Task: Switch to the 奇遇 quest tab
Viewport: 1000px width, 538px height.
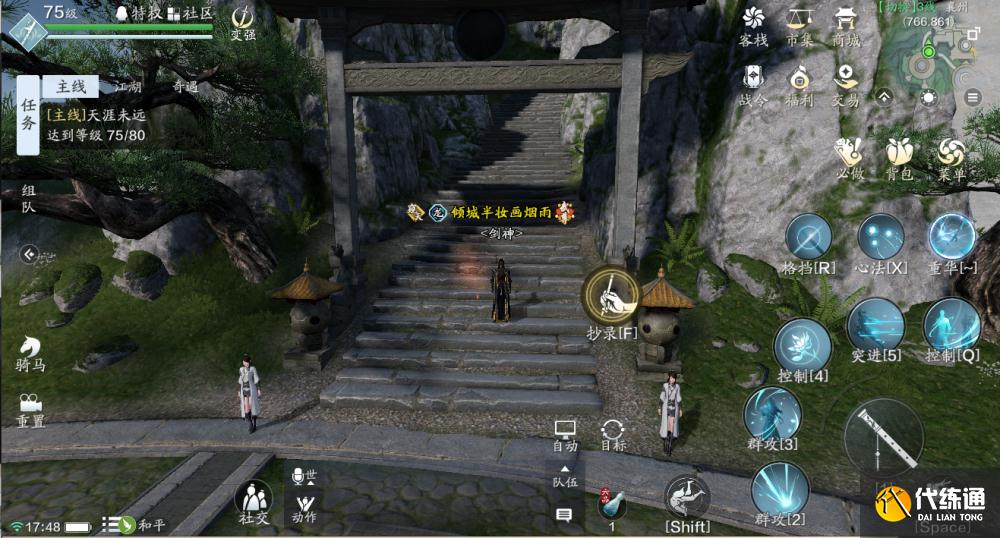Action: 185,87
